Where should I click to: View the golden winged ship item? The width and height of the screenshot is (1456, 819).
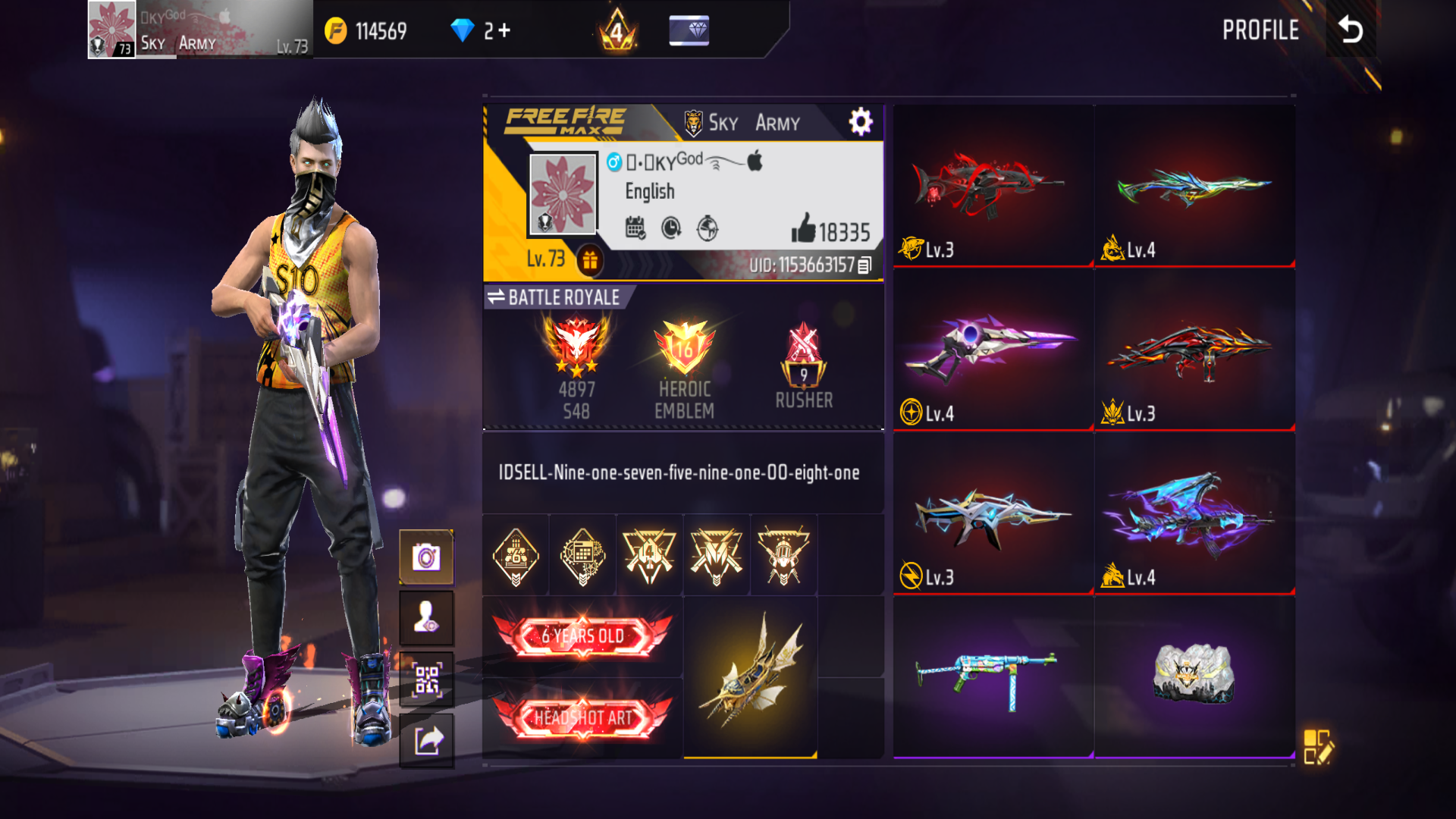point(750,676)
